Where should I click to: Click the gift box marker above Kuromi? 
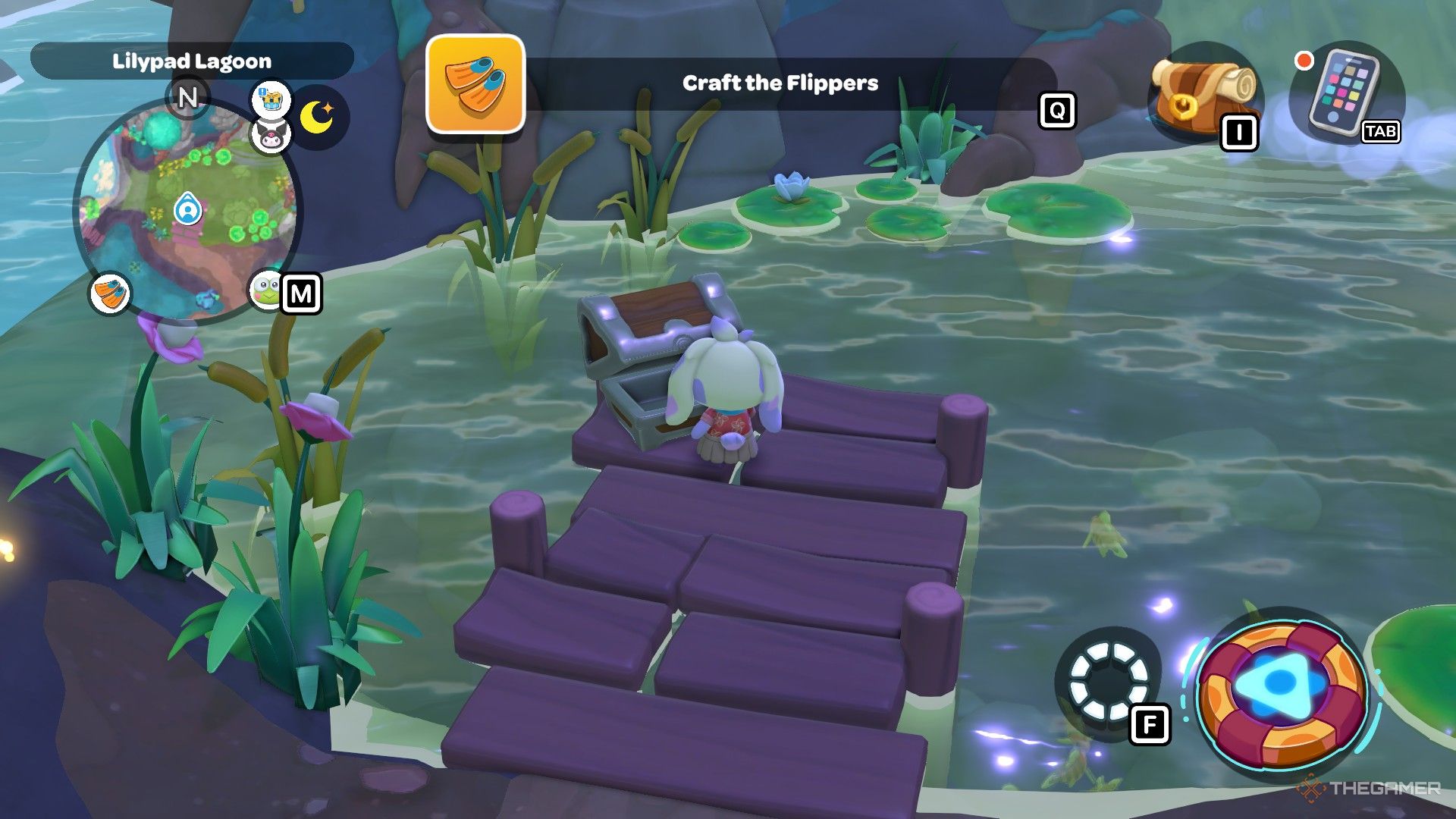click(271, 99)
